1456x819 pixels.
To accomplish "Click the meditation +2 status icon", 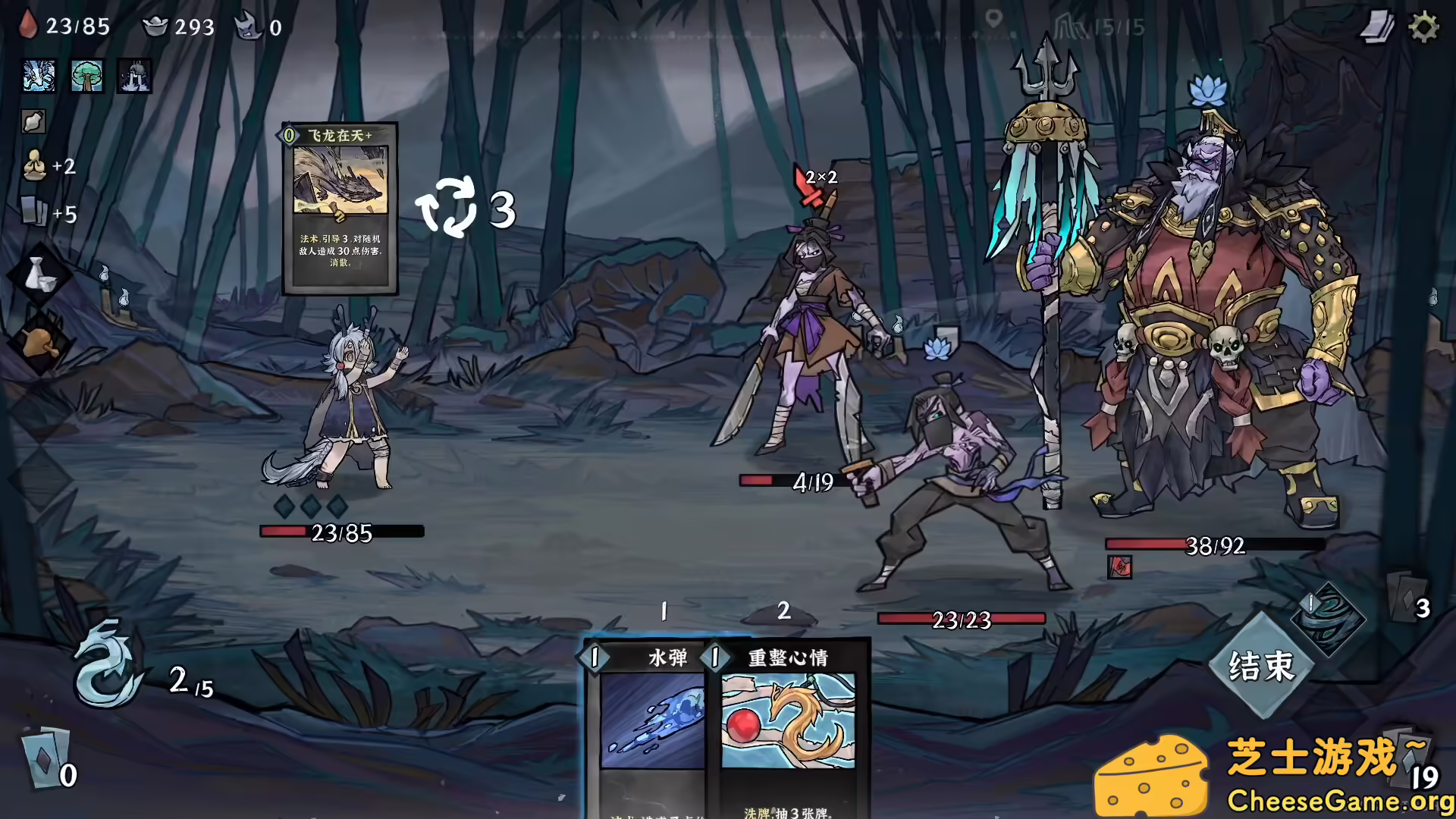I will pos(33,166).
